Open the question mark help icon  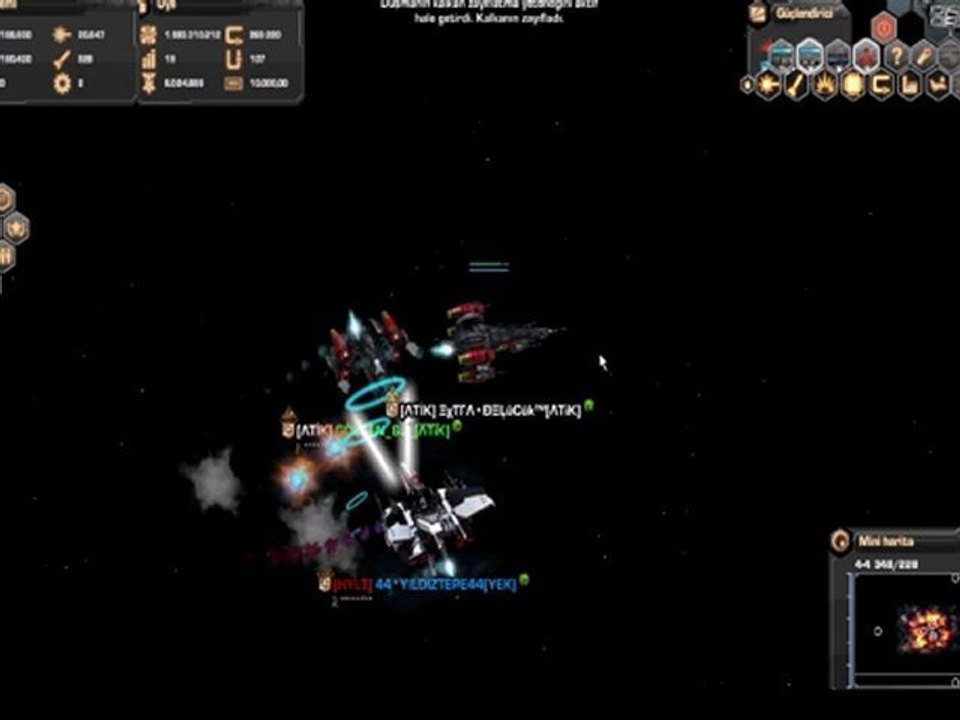897,55
